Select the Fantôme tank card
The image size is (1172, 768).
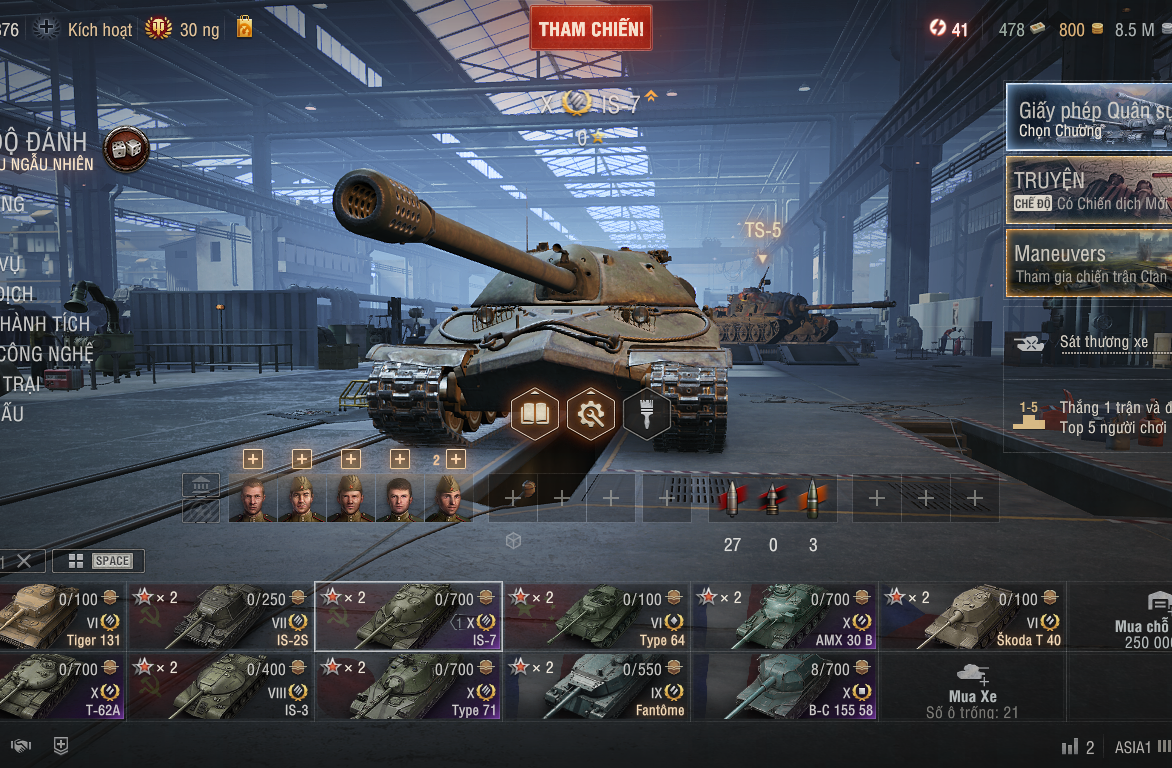(596, 686)
